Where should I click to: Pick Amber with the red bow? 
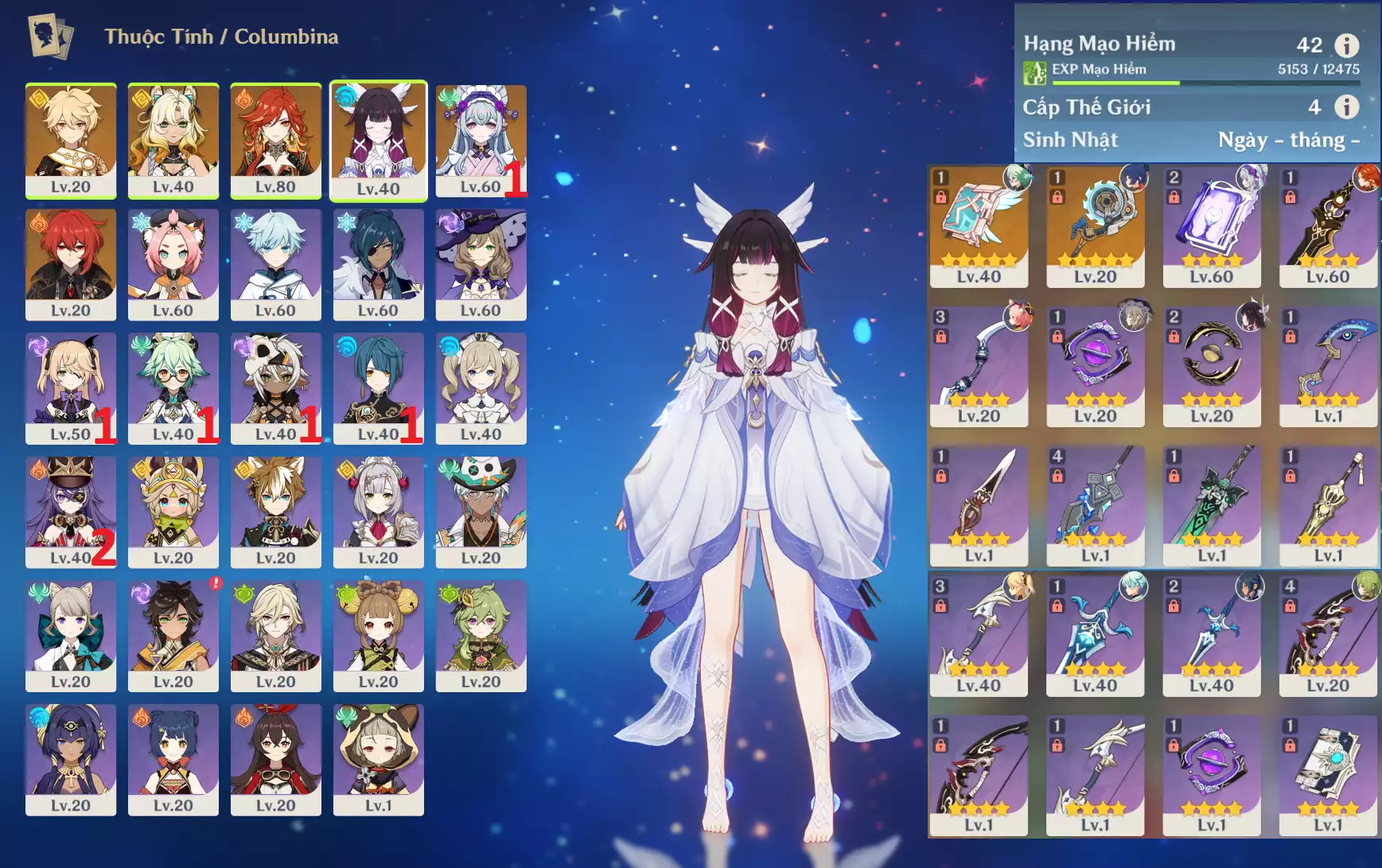(275, 758)
